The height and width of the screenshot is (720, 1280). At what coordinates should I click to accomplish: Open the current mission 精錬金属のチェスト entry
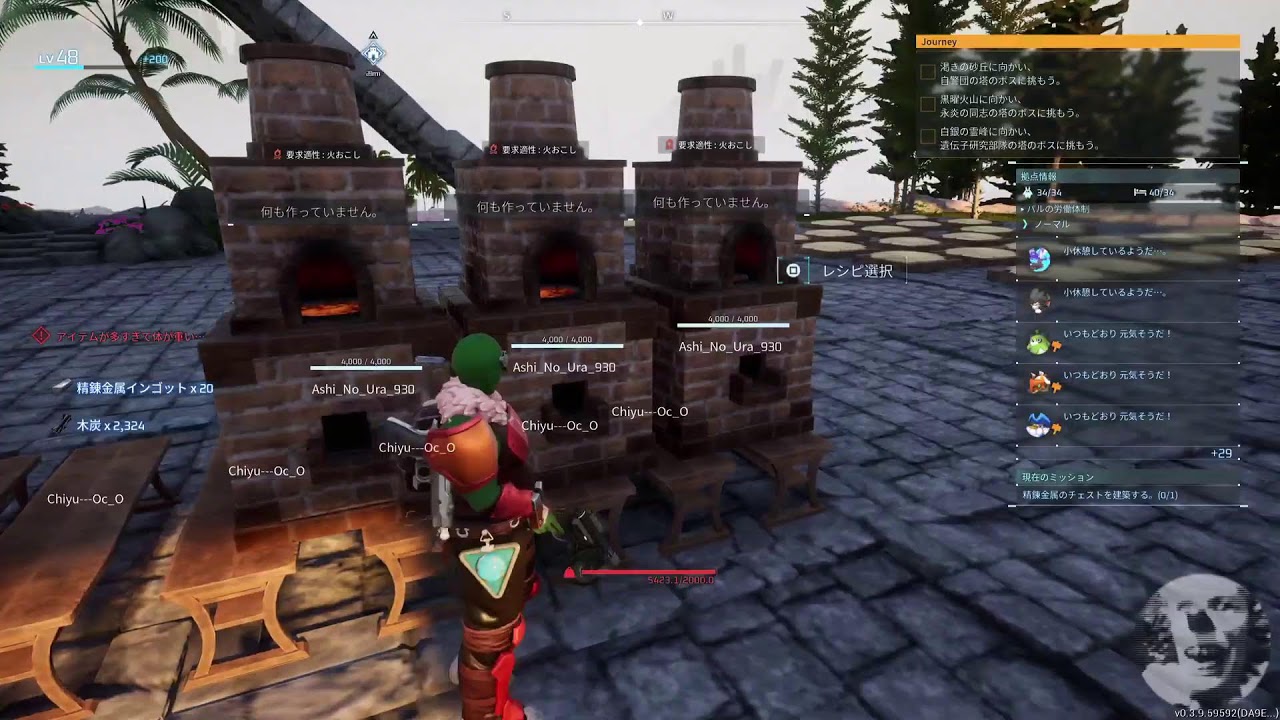(x=1100, y=495)
